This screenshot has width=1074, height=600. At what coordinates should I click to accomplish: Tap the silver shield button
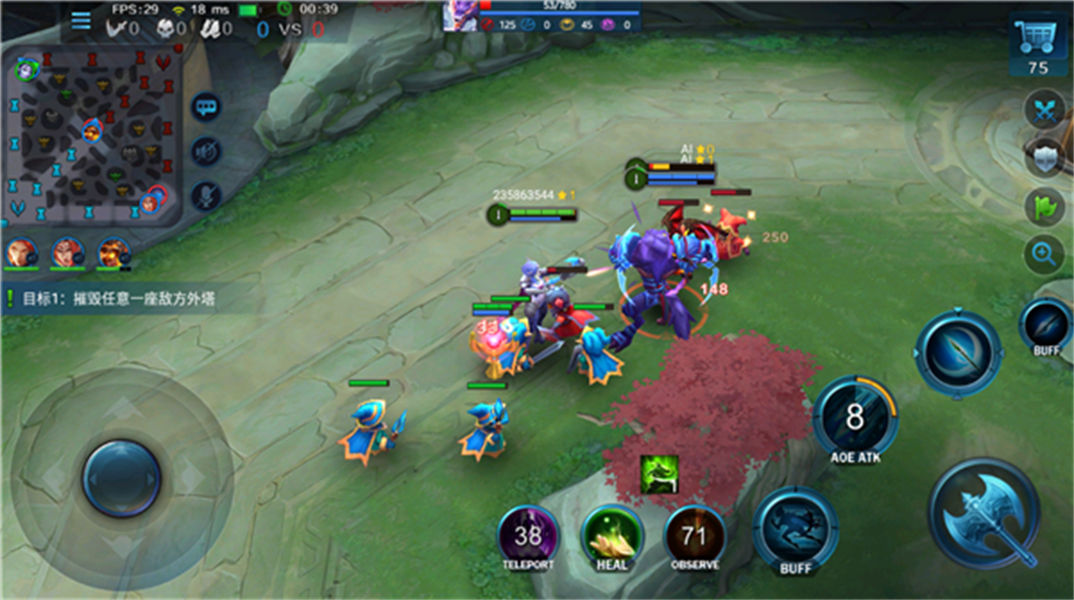1045,157
